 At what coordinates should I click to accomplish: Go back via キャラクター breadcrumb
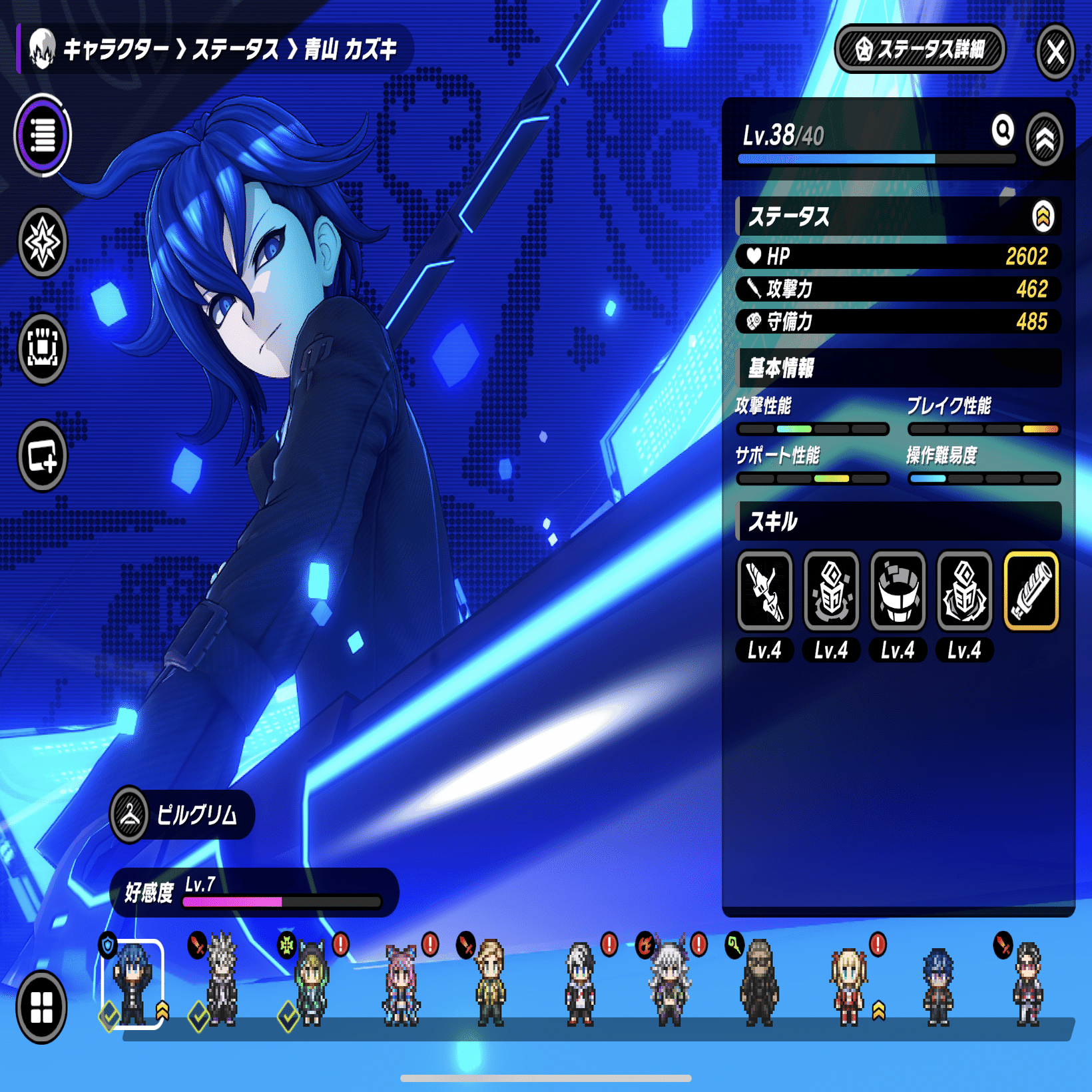click(115, 49)
